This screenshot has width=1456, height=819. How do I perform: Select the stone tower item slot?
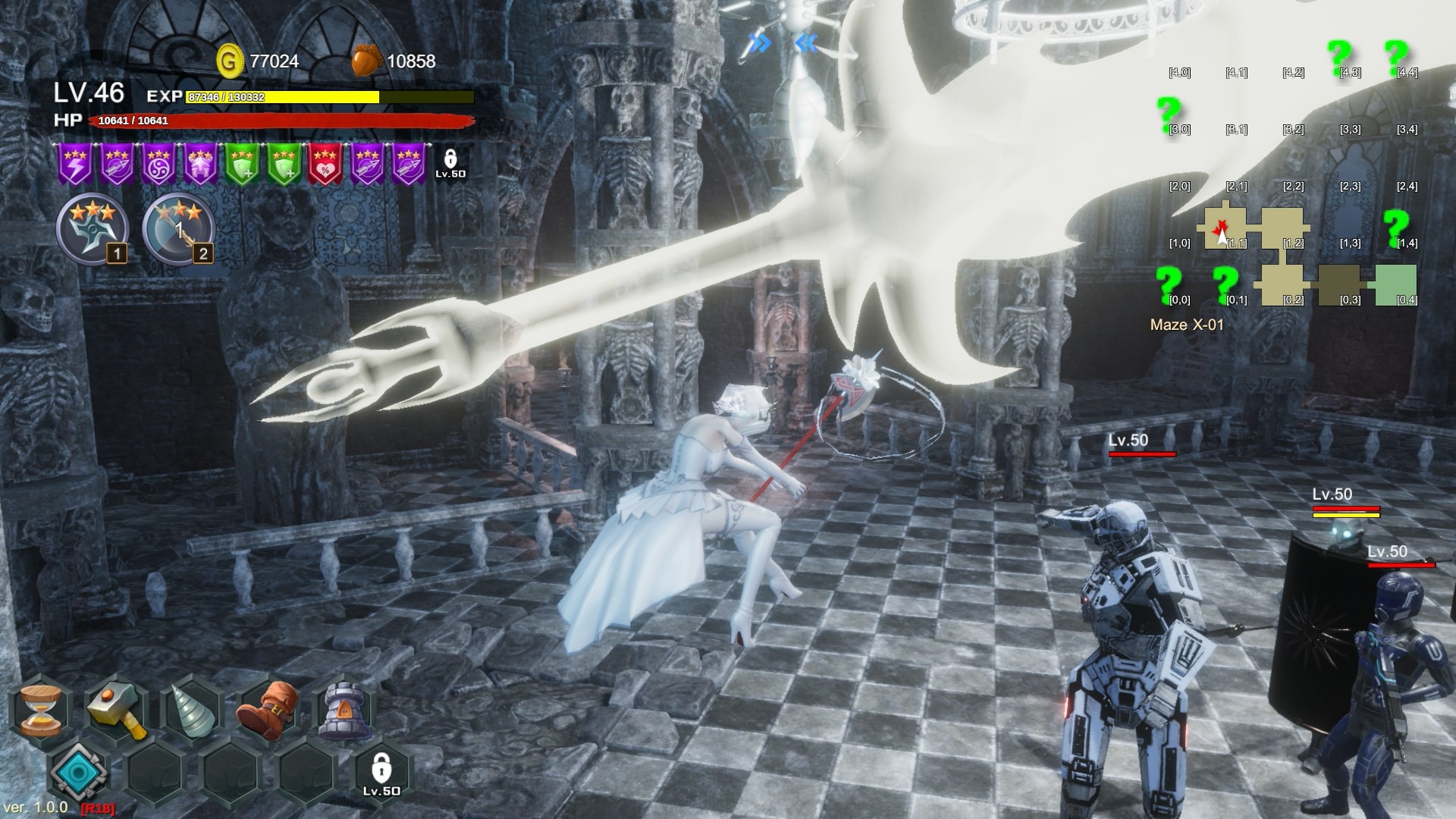[345, 711]
